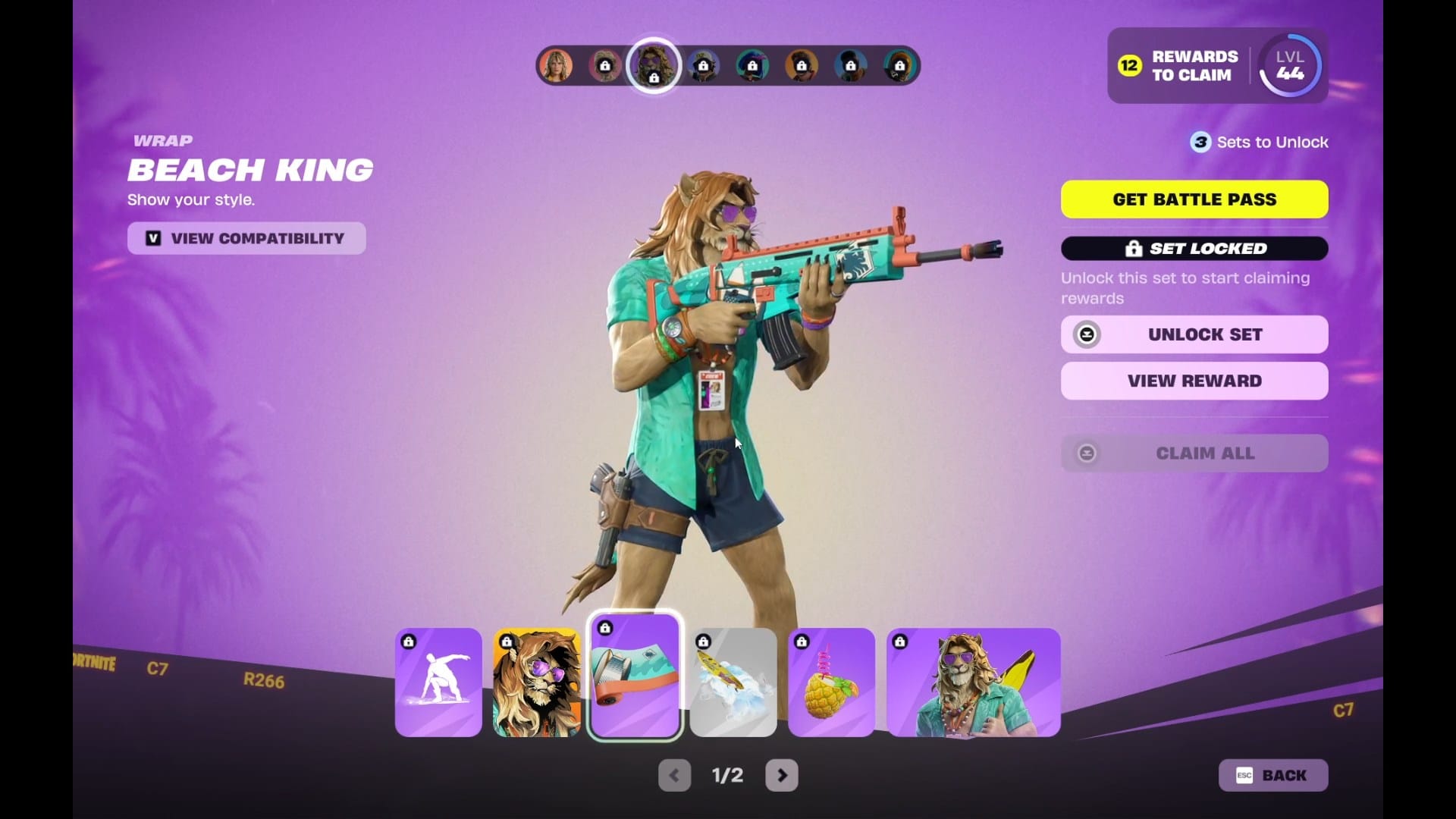Open View Reward
The height and width of the screenshot is (819, 1456).
pos(1194,381)
